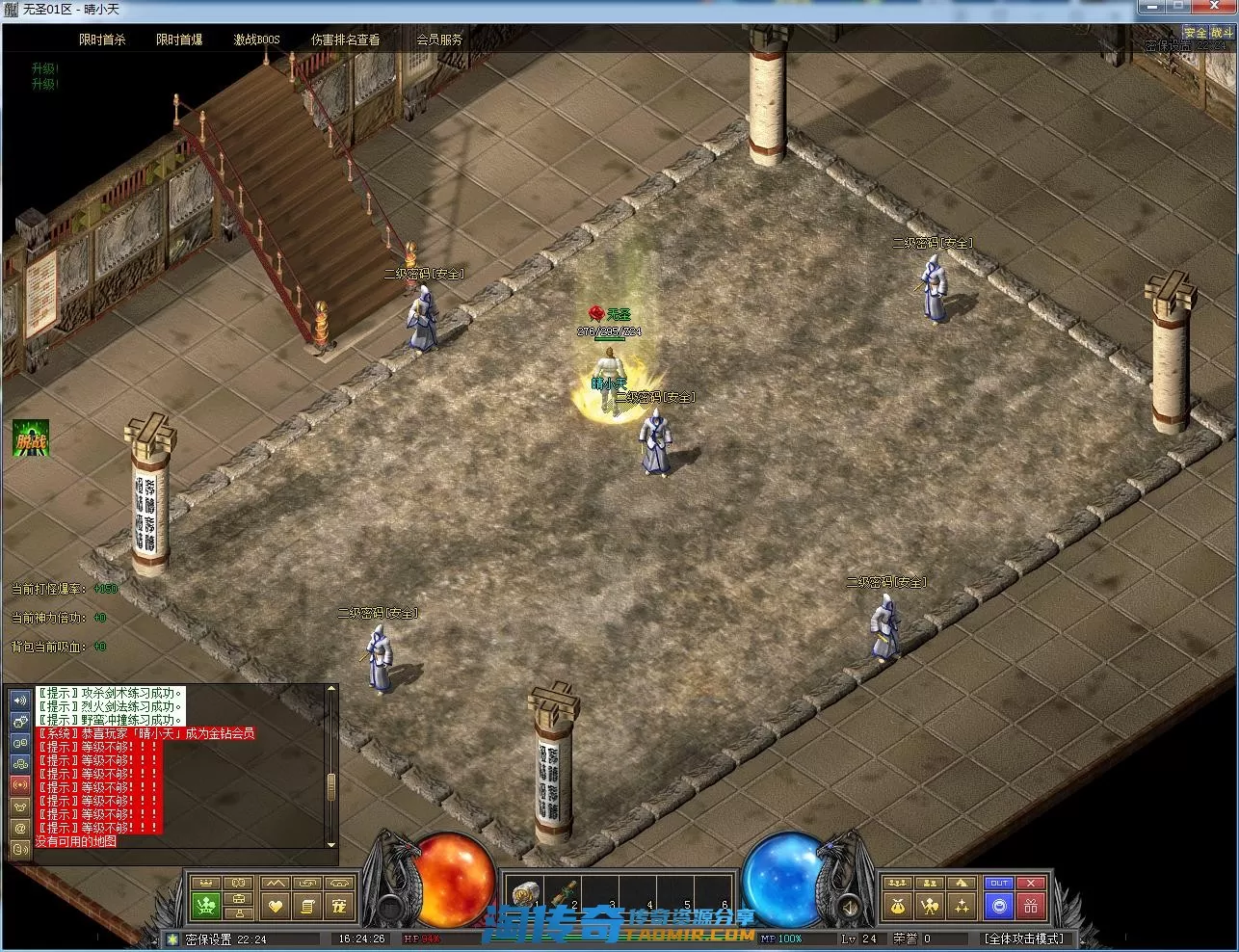The image size is (1239, 952).
Task: Open the red gift box button
Action: (x=1031, y=906)
